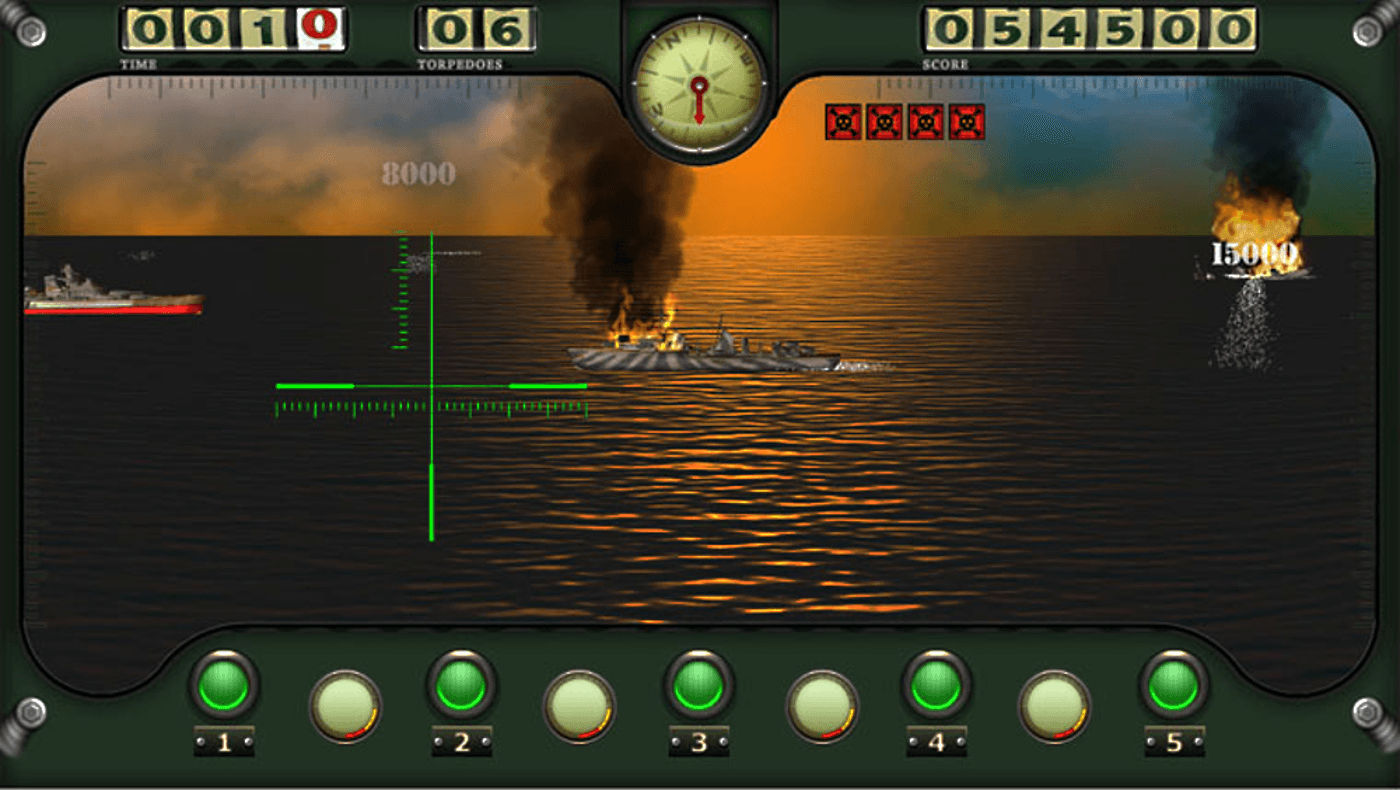Fire torpedo tube 4
The image size is (1400, 790).
(x=936, y=685)
